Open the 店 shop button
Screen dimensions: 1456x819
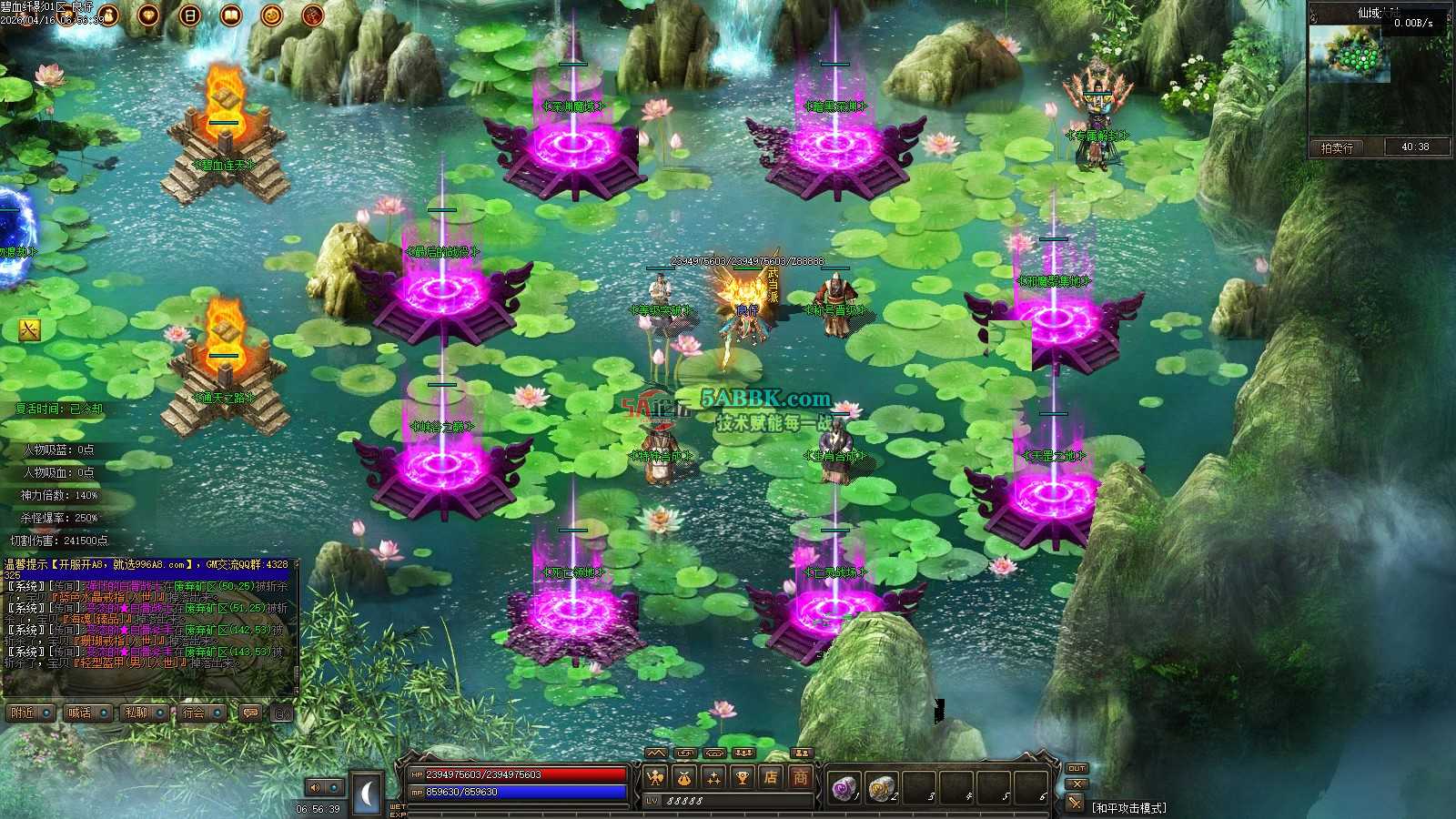coord(771,777)
